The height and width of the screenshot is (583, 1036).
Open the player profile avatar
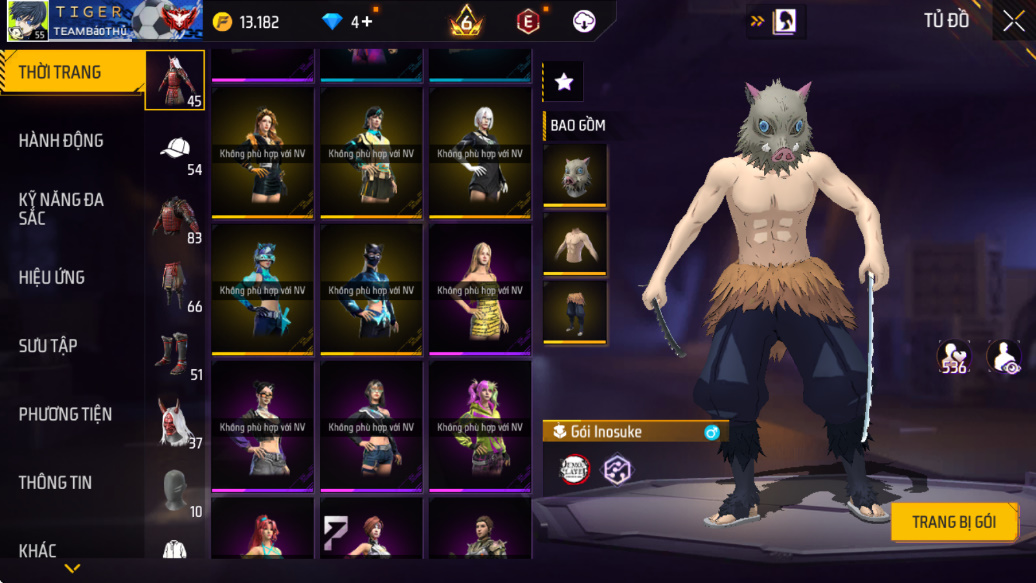(x=28, y=21)
